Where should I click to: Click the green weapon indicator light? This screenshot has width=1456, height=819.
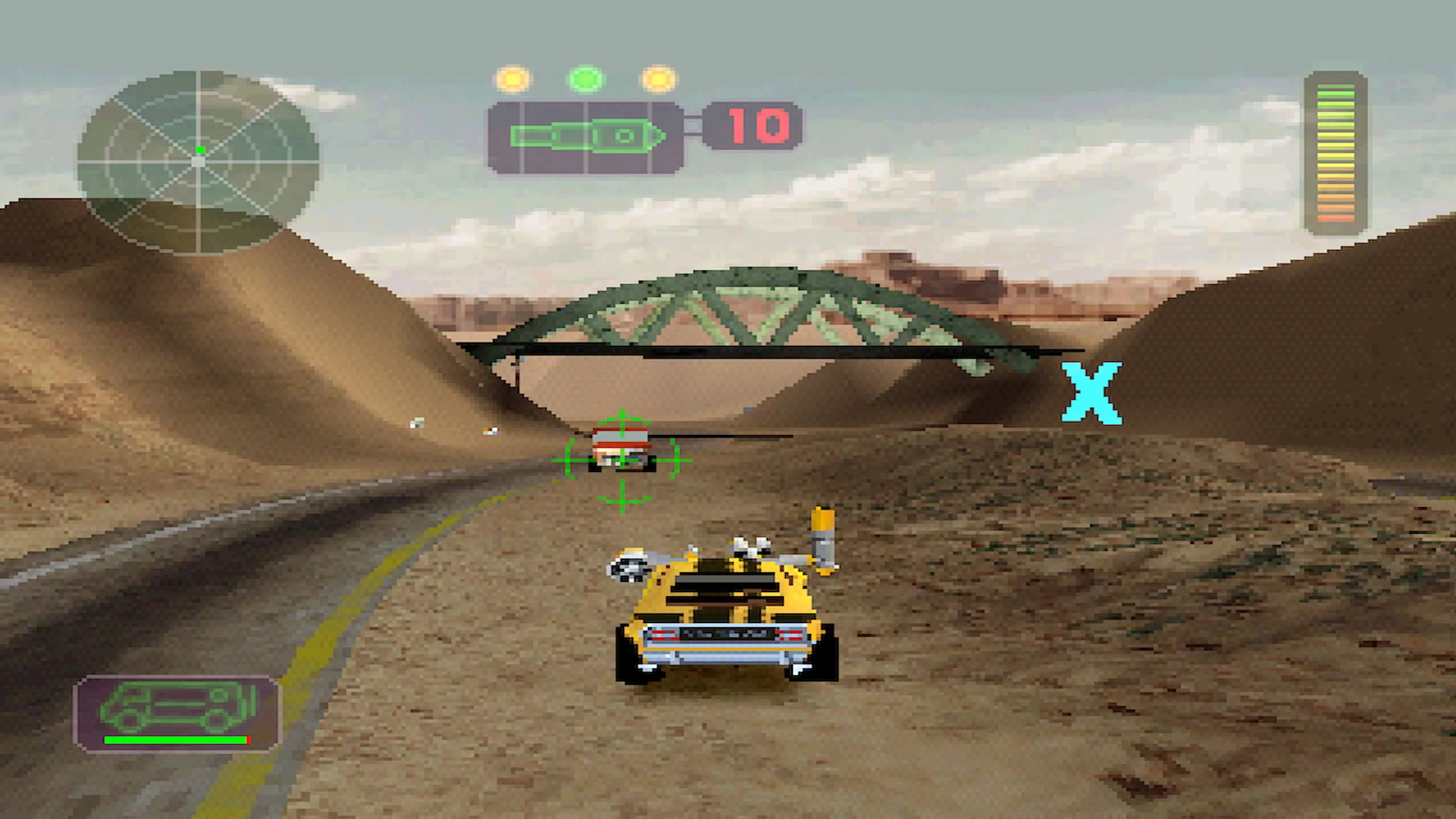click(x=585, y=79)
